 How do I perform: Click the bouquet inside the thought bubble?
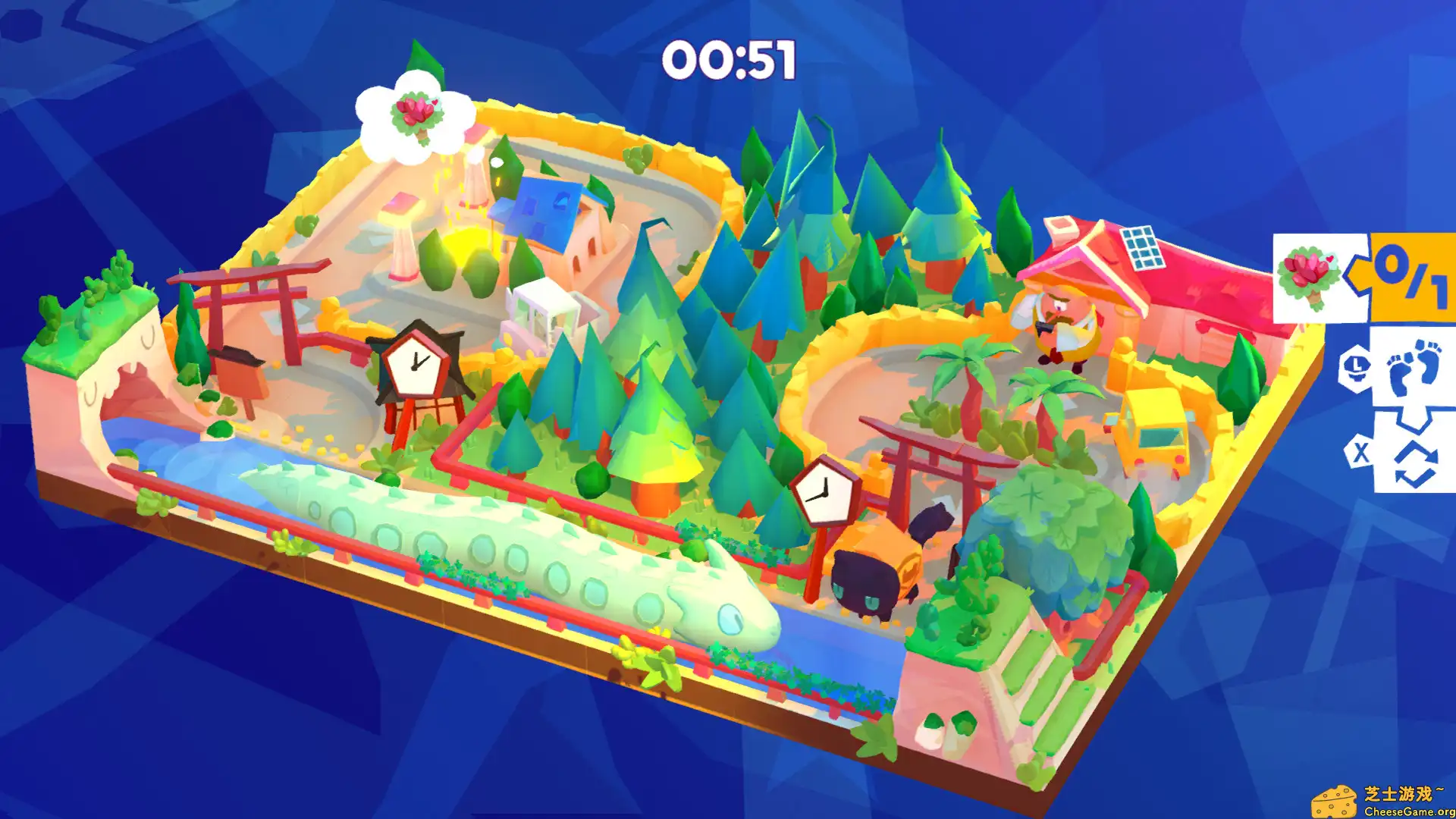[417, 114]
